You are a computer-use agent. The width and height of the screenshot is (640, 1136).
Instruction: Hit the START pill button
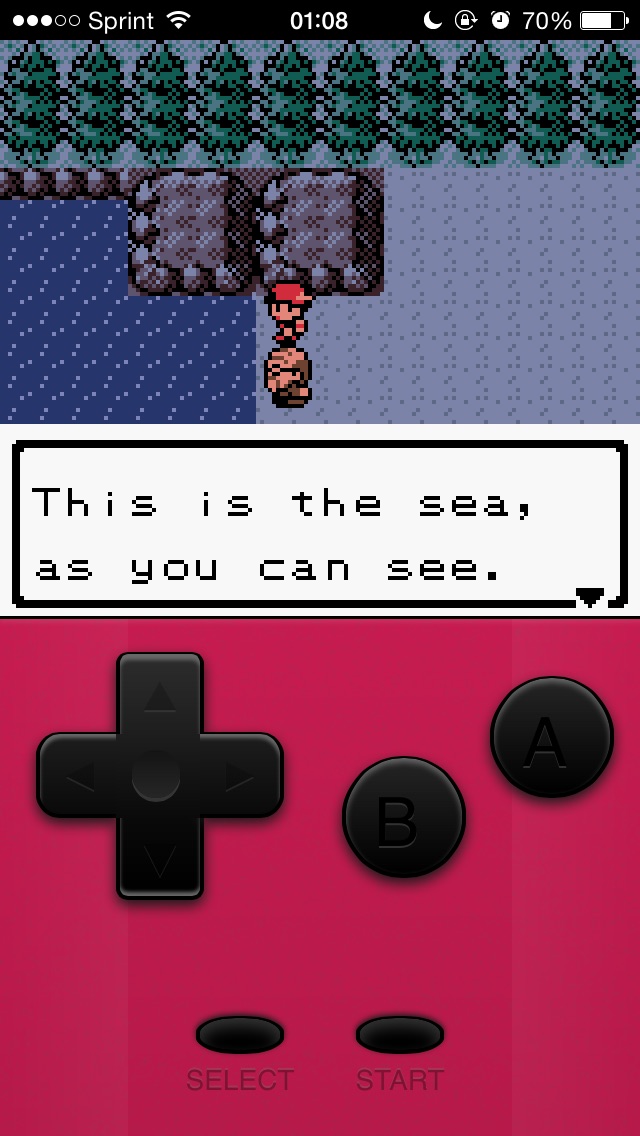click(400, 1034)
